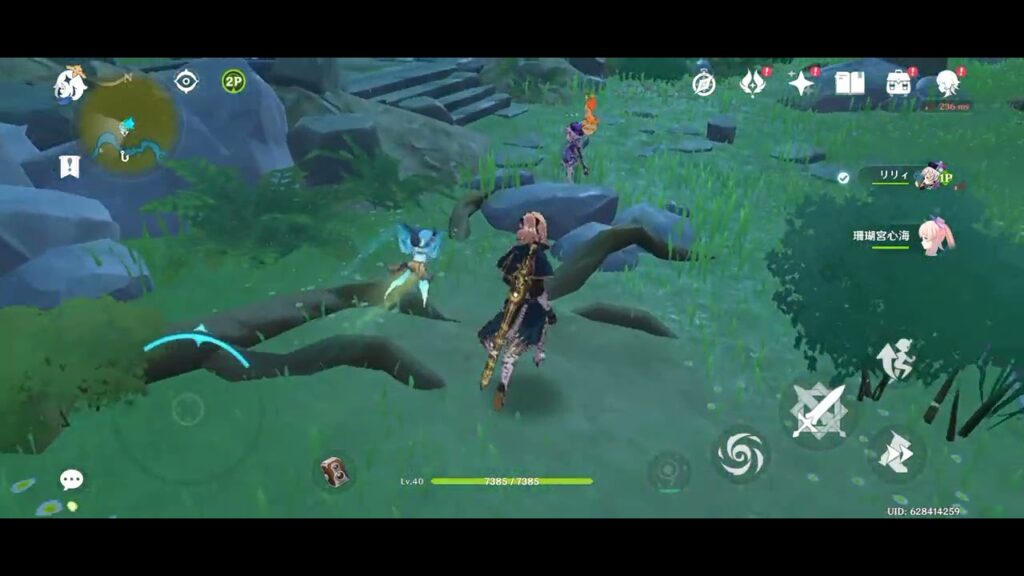Tap the compass icon in the top bar
Image resolution: width=1024 pixels, height=576 pixels.
click(704, 84)
